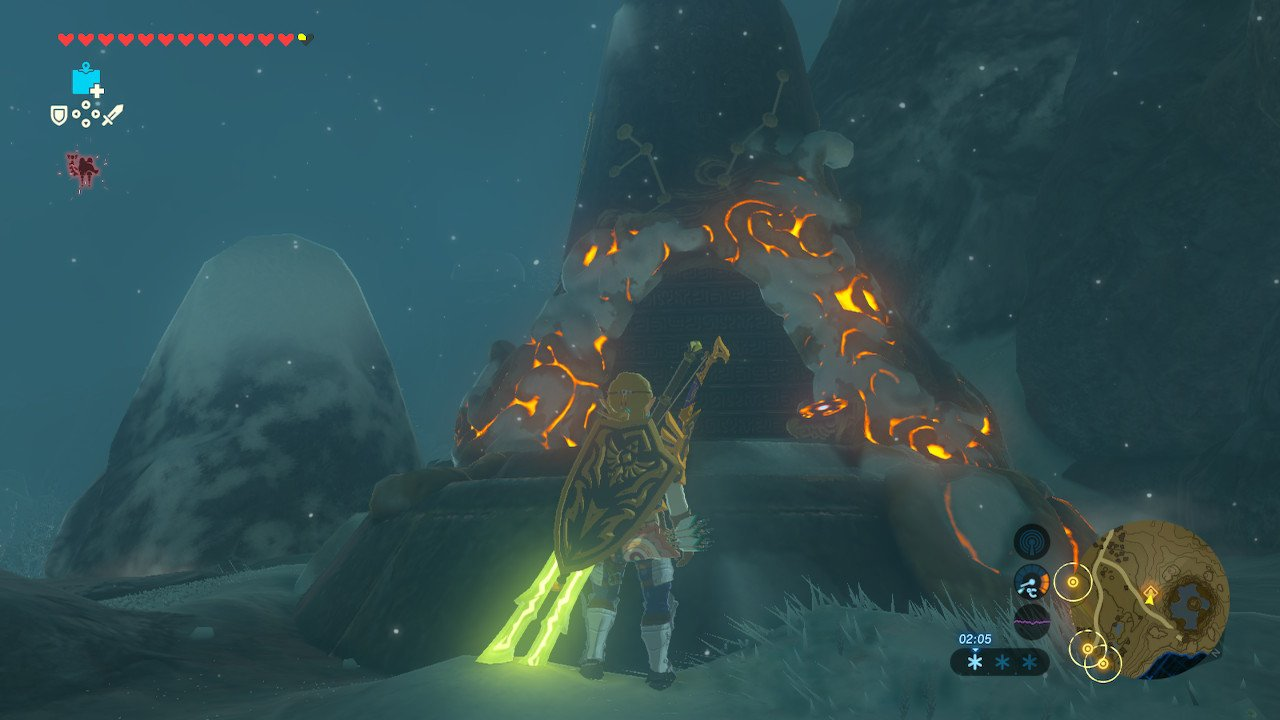The height and width of the screenshot is (720, 1280).
Task: Open the sword weapon quick-select icon
Action: (112, 115)
